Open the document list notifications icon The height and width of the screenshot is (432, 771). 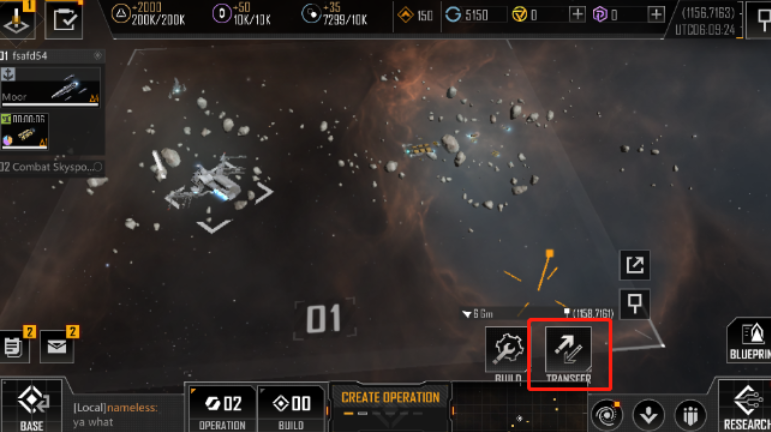click(x=14, y=347)
